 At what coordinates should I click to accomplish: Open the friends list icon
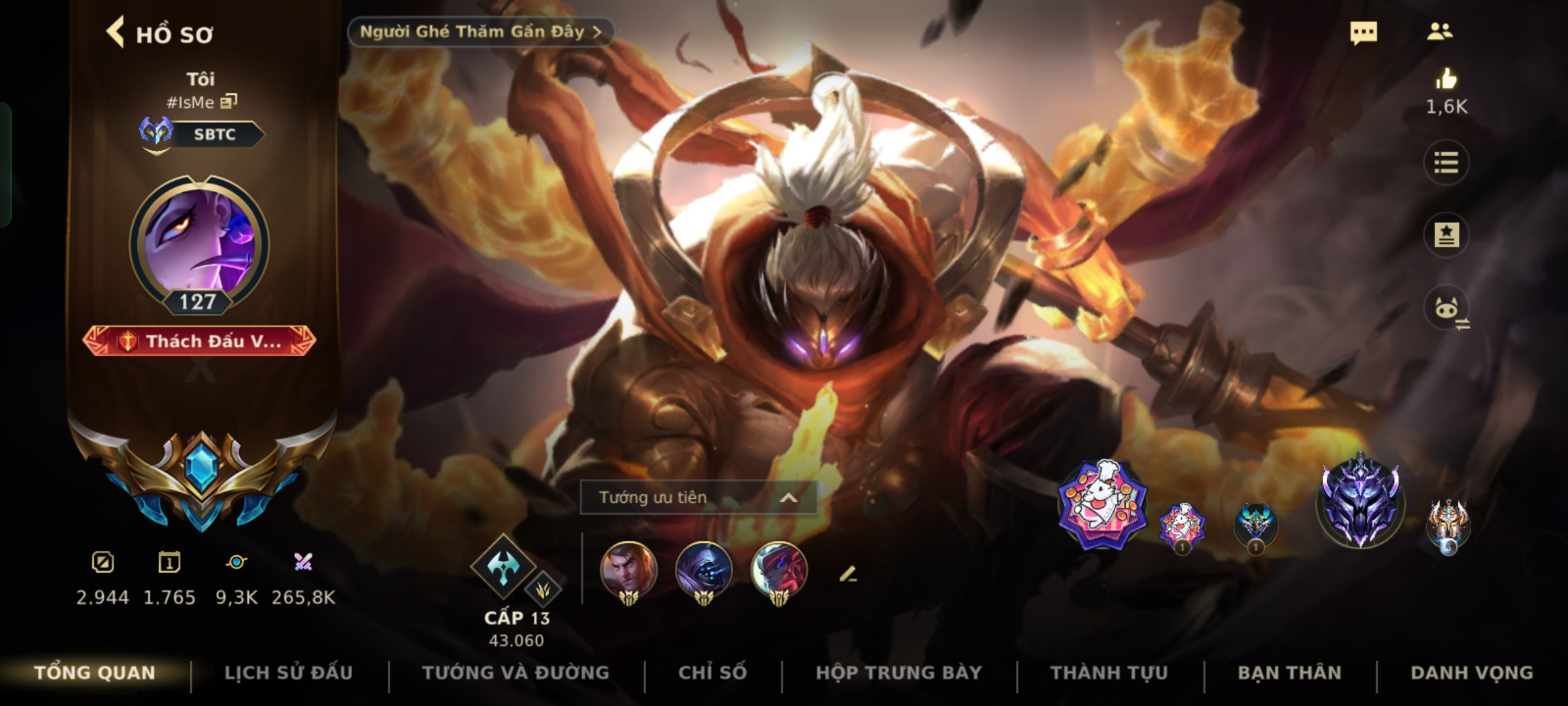(1440, 32)
